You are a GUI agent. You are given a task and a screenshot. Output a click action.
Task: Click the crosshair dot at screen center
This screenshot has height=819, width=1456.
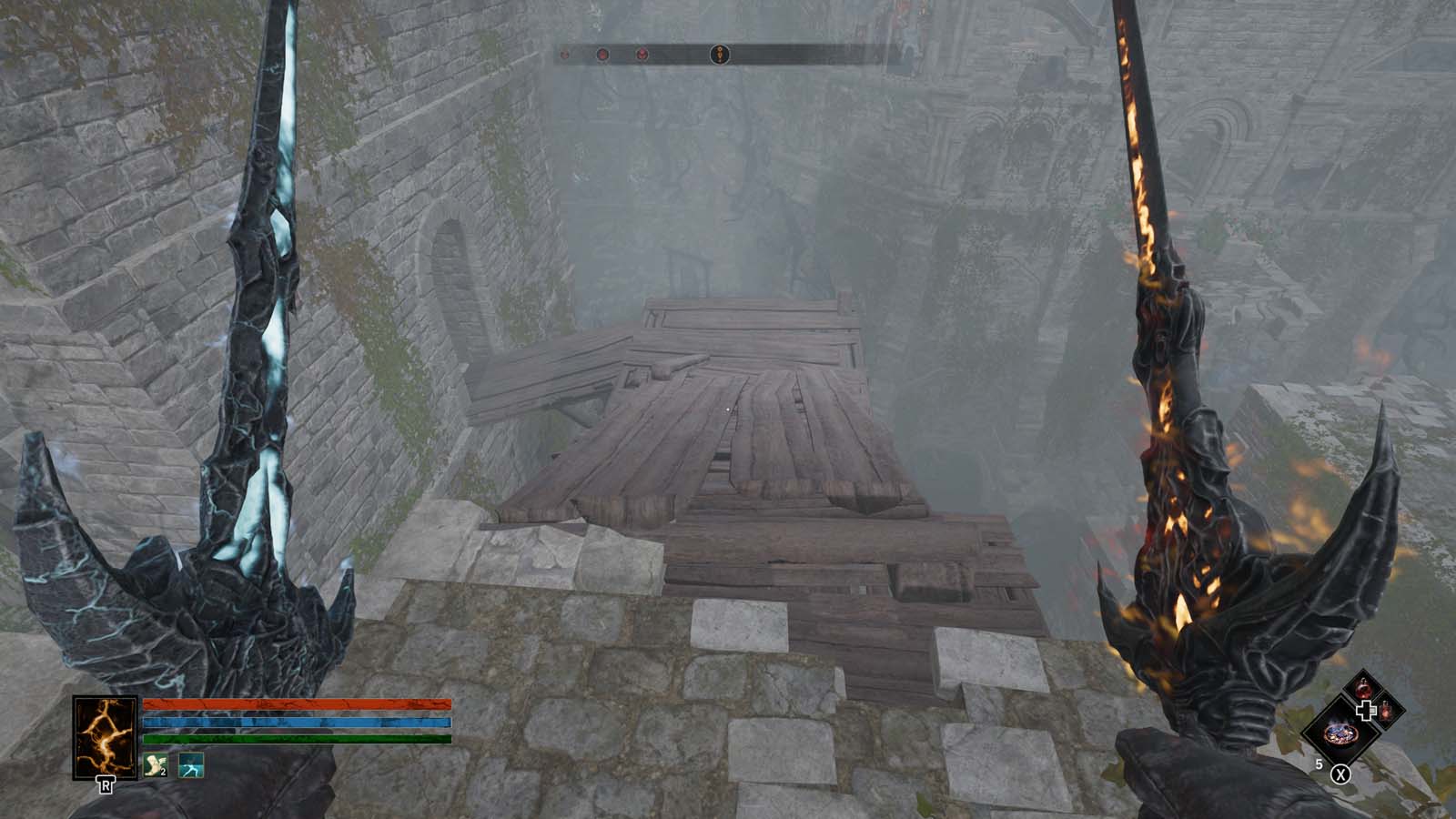726,411
